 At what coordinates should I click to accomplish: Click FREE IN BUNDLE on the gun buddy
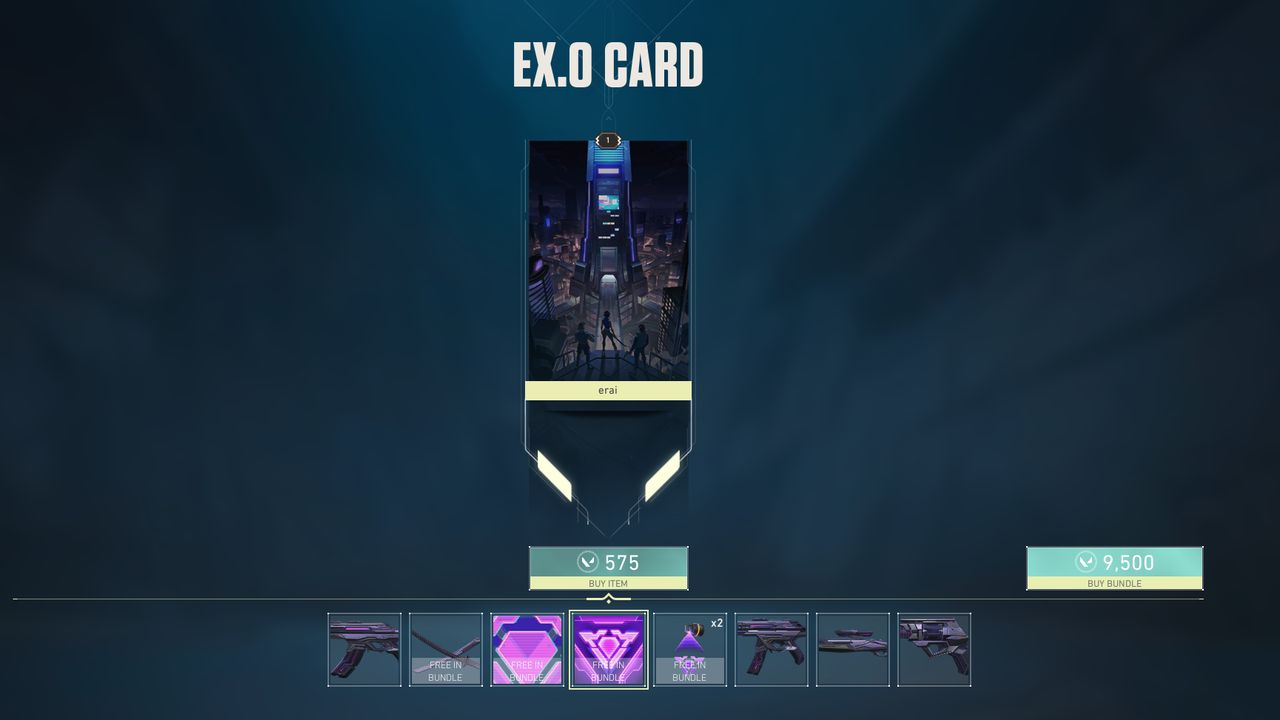click(692, 671)
